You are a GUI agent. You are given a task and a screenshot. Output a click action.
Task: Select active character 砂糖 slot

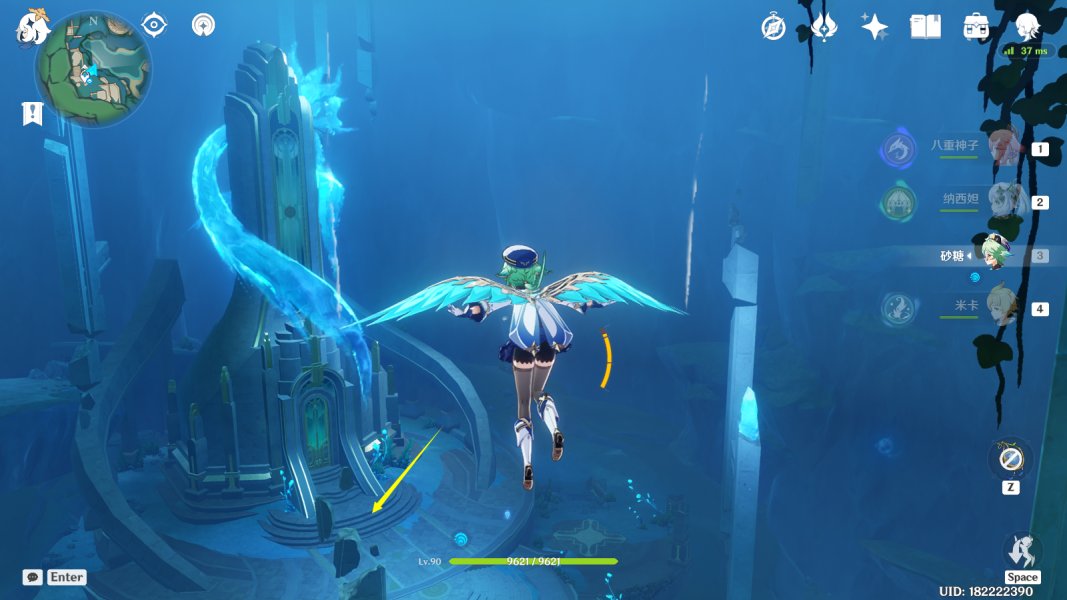(995, 252)
